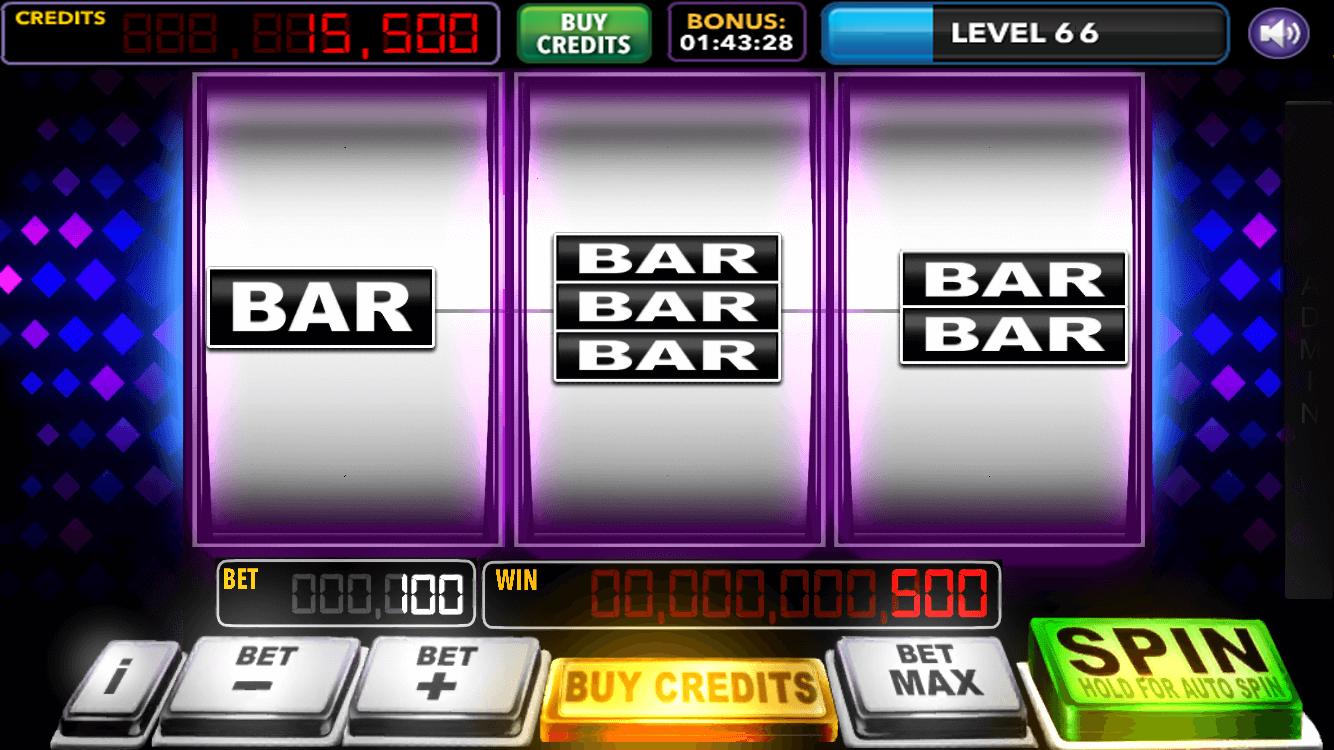Click the CREDITS balance display

250,31
